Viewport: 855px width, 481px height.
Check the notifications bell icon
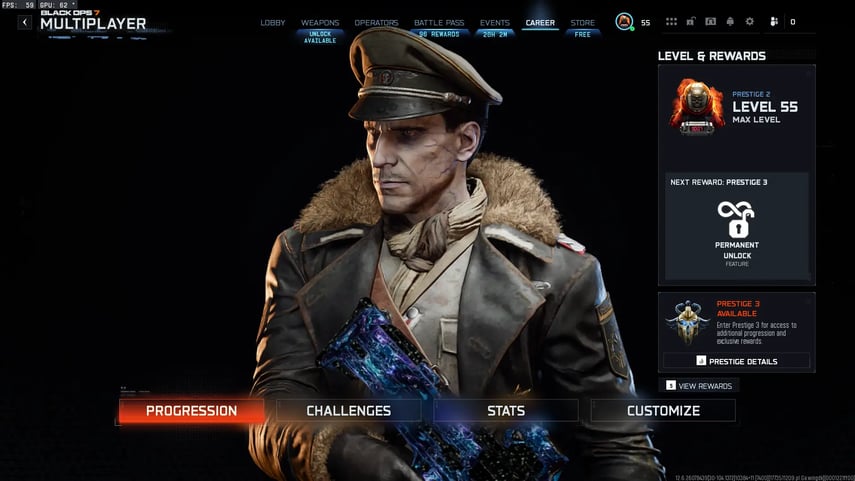point(730,21)
